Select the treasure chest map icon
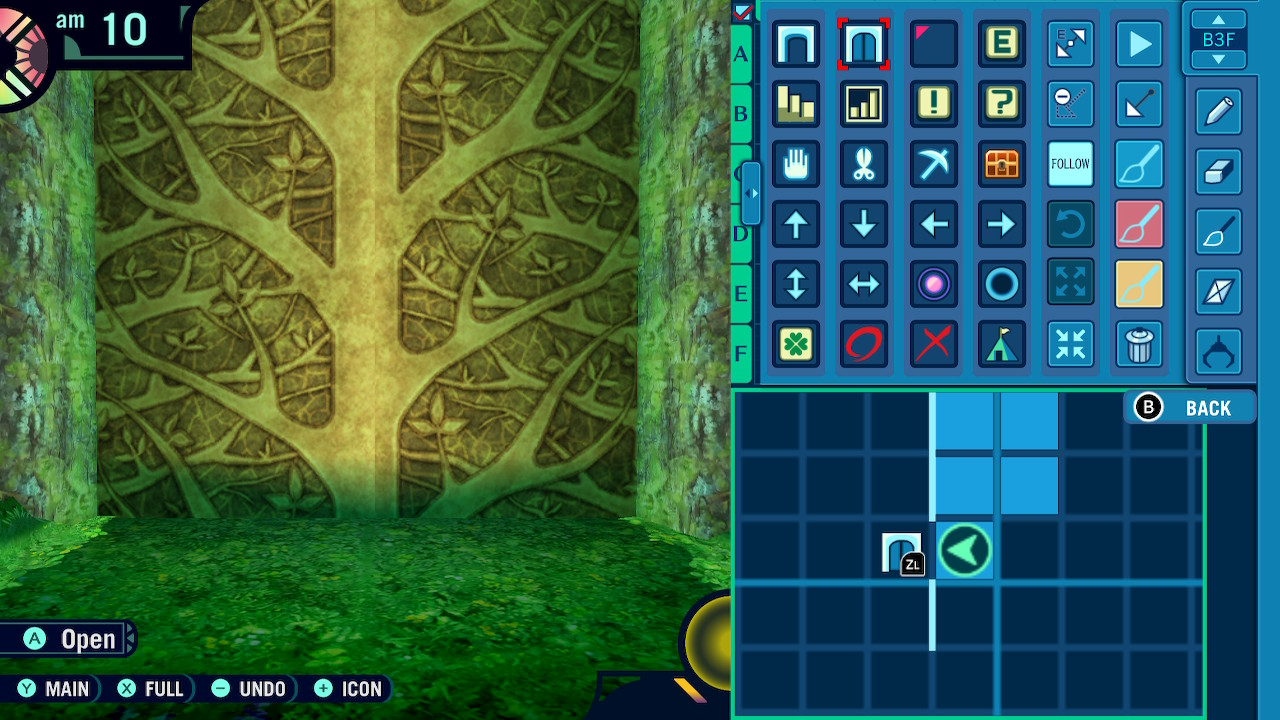1280x720 pixels. tap(1002, 164)
